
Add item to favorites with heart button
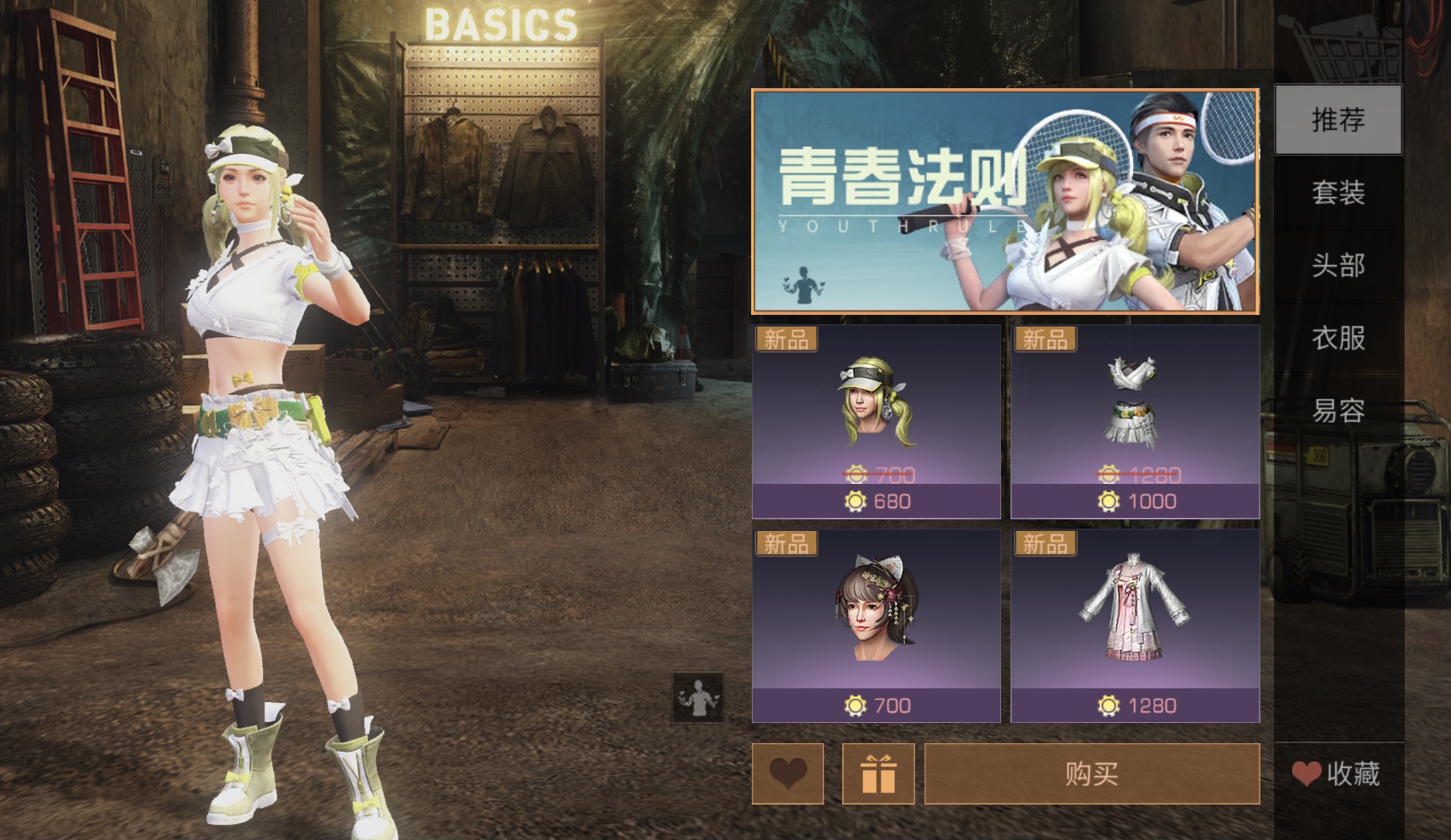coord(787,774)
